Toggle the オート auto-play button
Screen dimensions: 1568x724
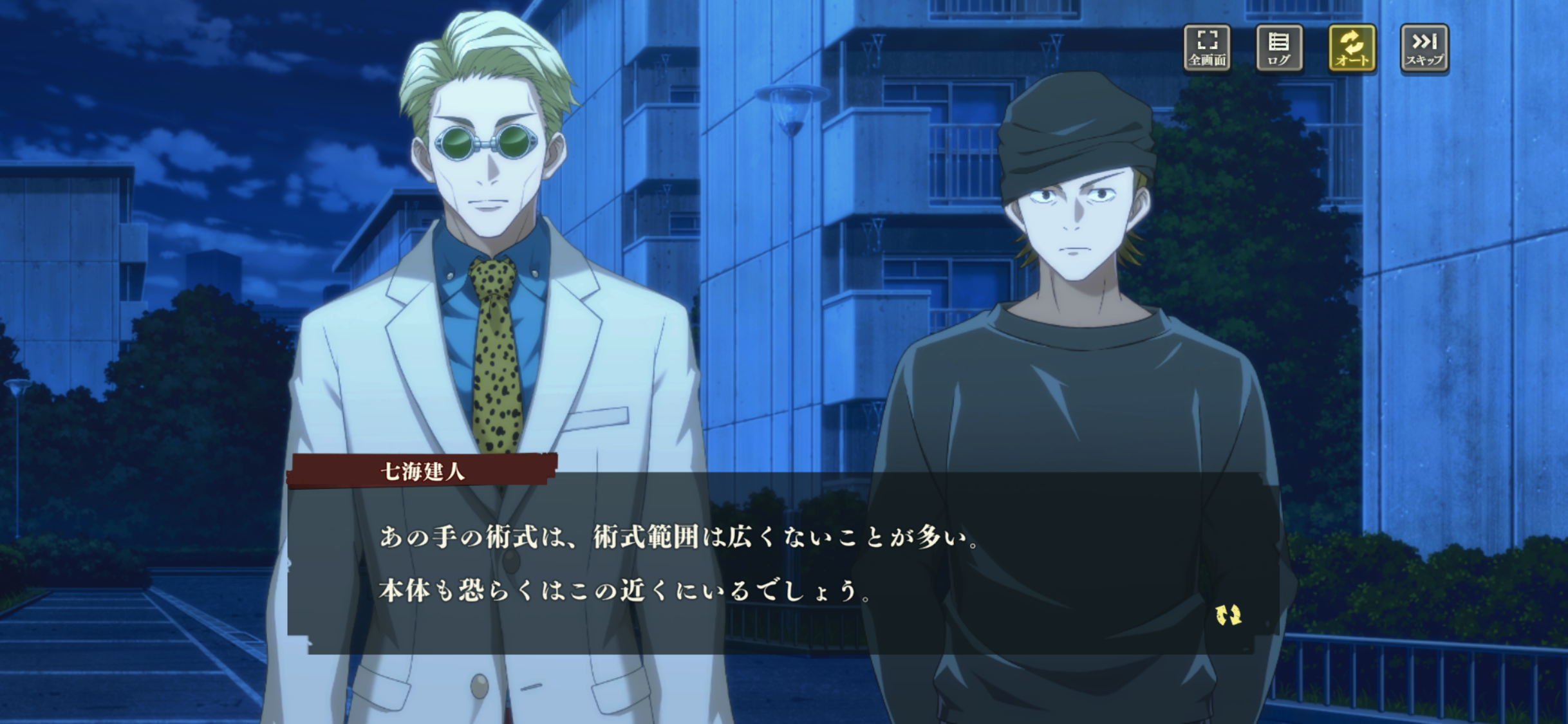point(1352,48)
